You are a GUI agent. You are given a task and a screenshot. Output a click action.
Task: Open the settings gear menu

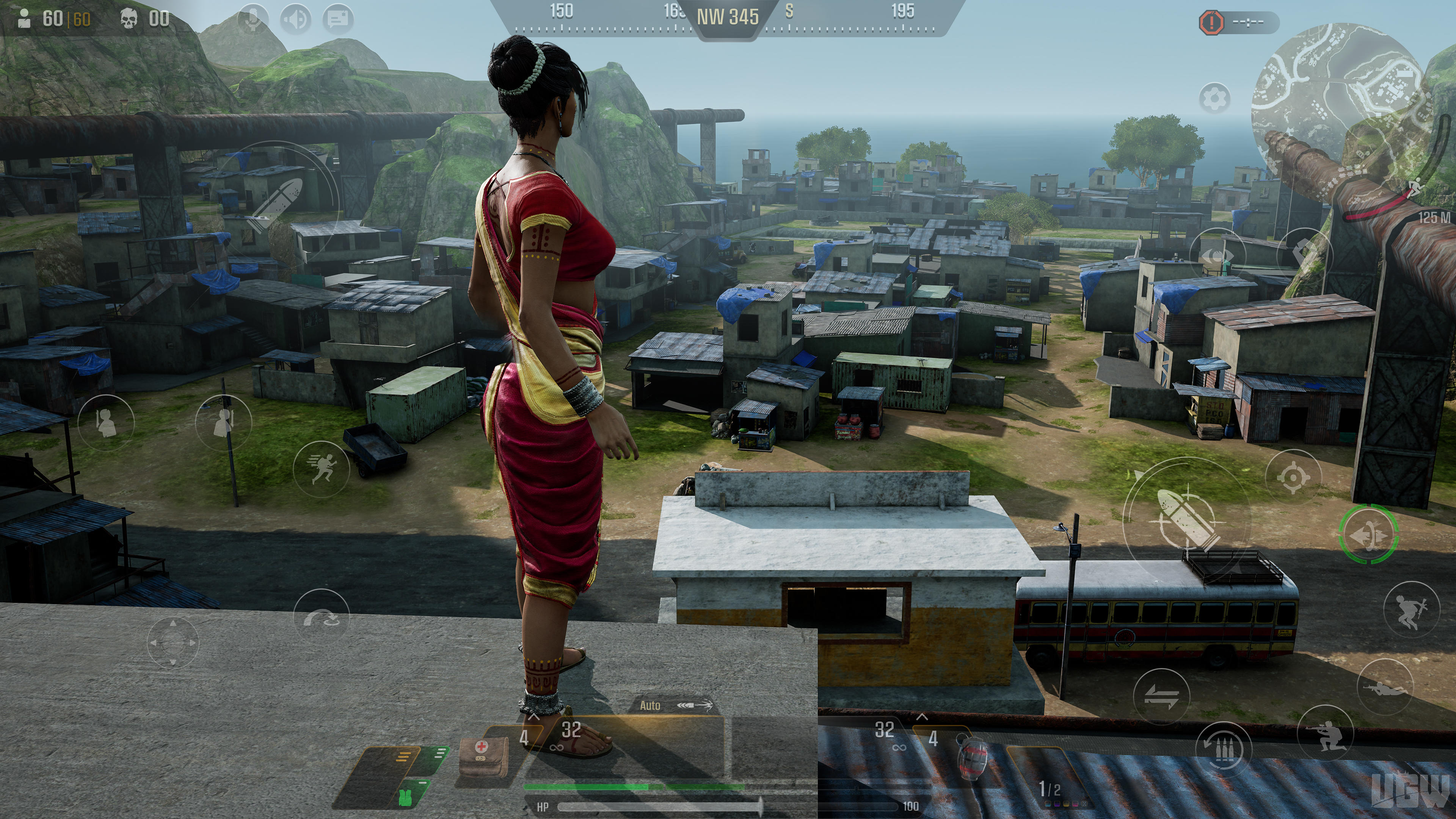[x=1215, y=97]
